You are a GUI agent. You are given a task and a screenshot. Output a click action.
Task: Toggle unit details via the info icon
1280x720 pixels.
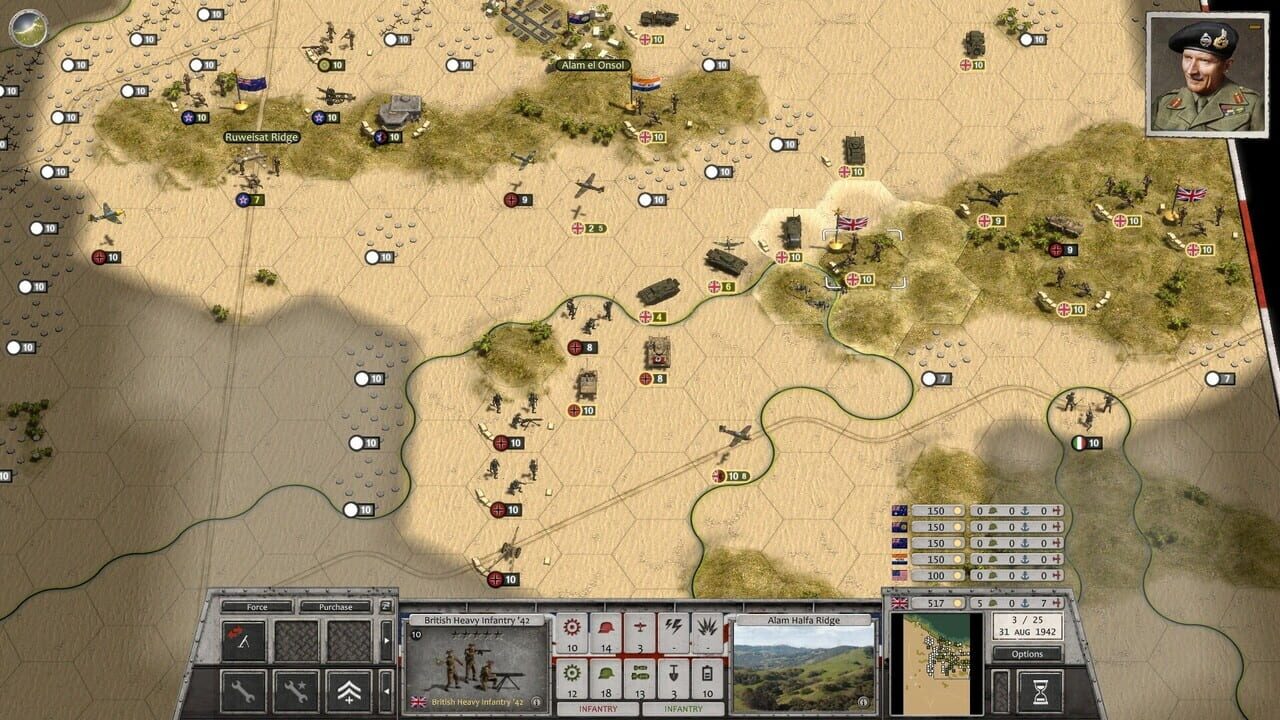tap(537, 703)
